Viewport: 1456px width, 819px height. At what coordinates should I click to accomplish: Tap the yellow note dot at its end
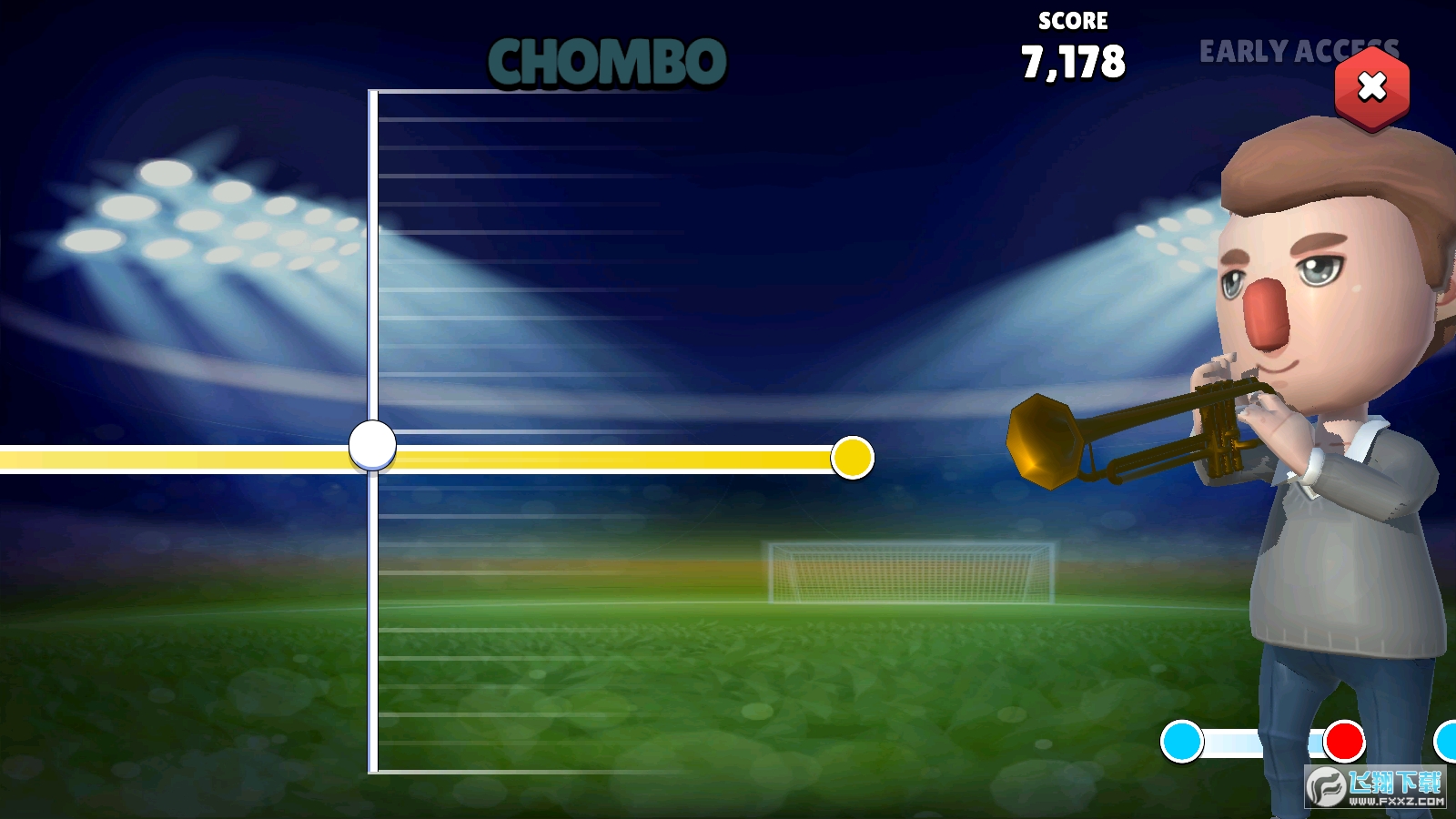pyautogui.click(x=852, y=460)
